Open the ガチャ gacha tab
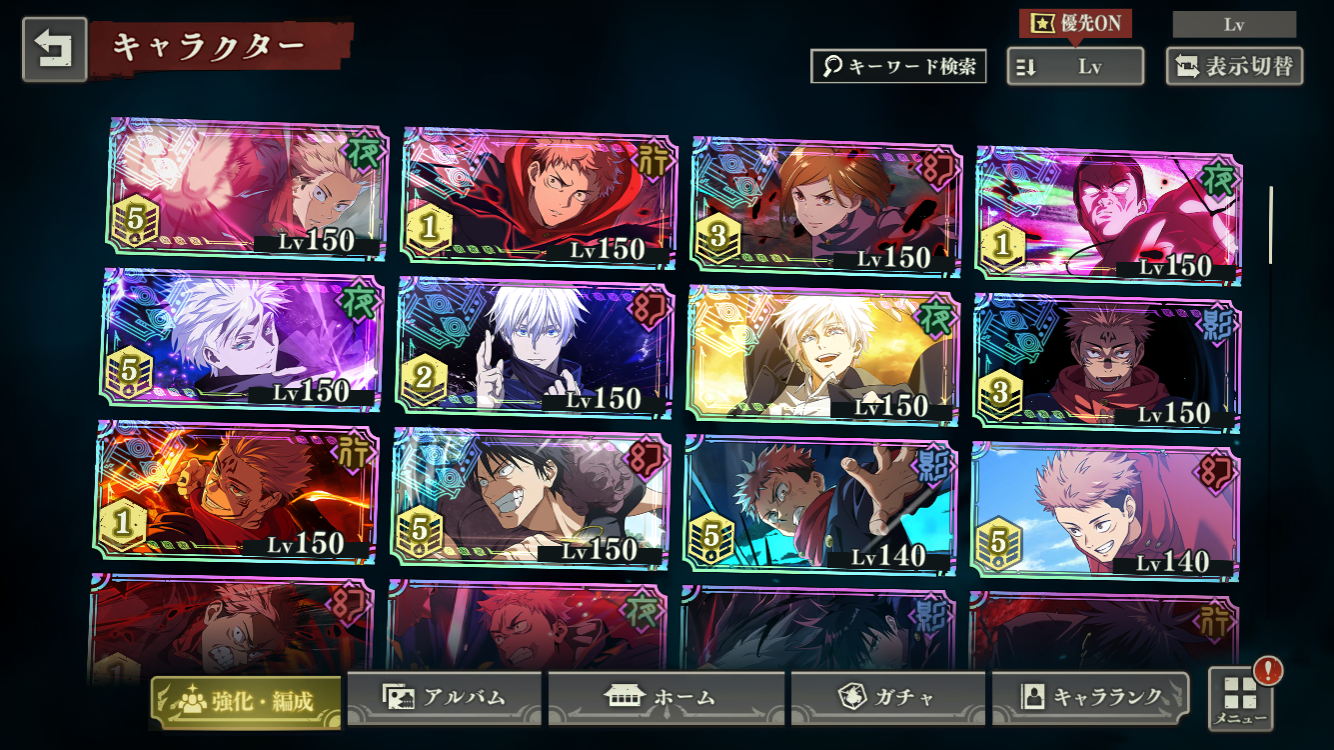The image size is (1334, 750). pyautogui.click(x=887, y=697)
